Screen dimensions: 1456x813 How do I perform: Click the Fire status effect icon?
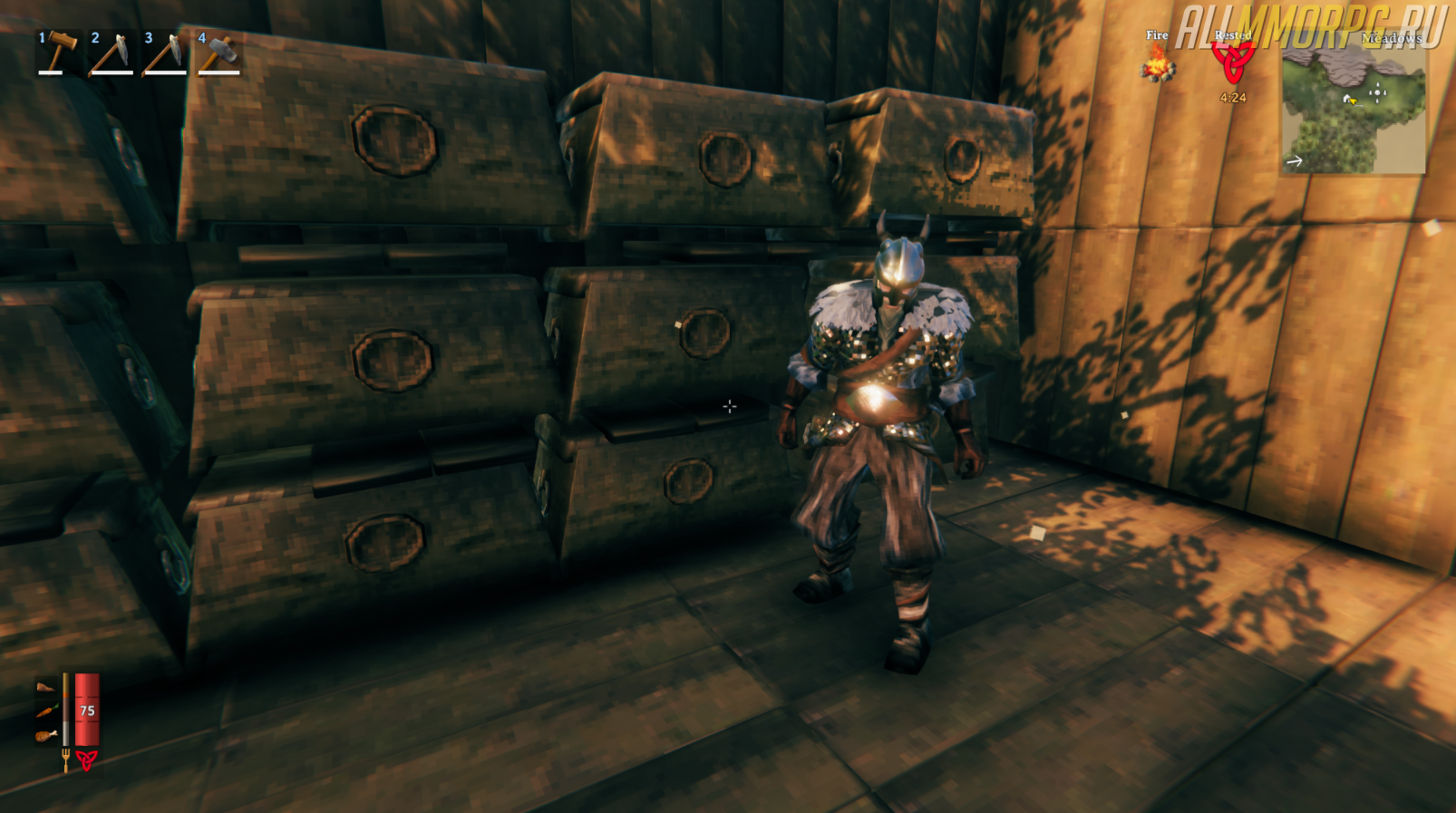click(x=1157, y=63)
